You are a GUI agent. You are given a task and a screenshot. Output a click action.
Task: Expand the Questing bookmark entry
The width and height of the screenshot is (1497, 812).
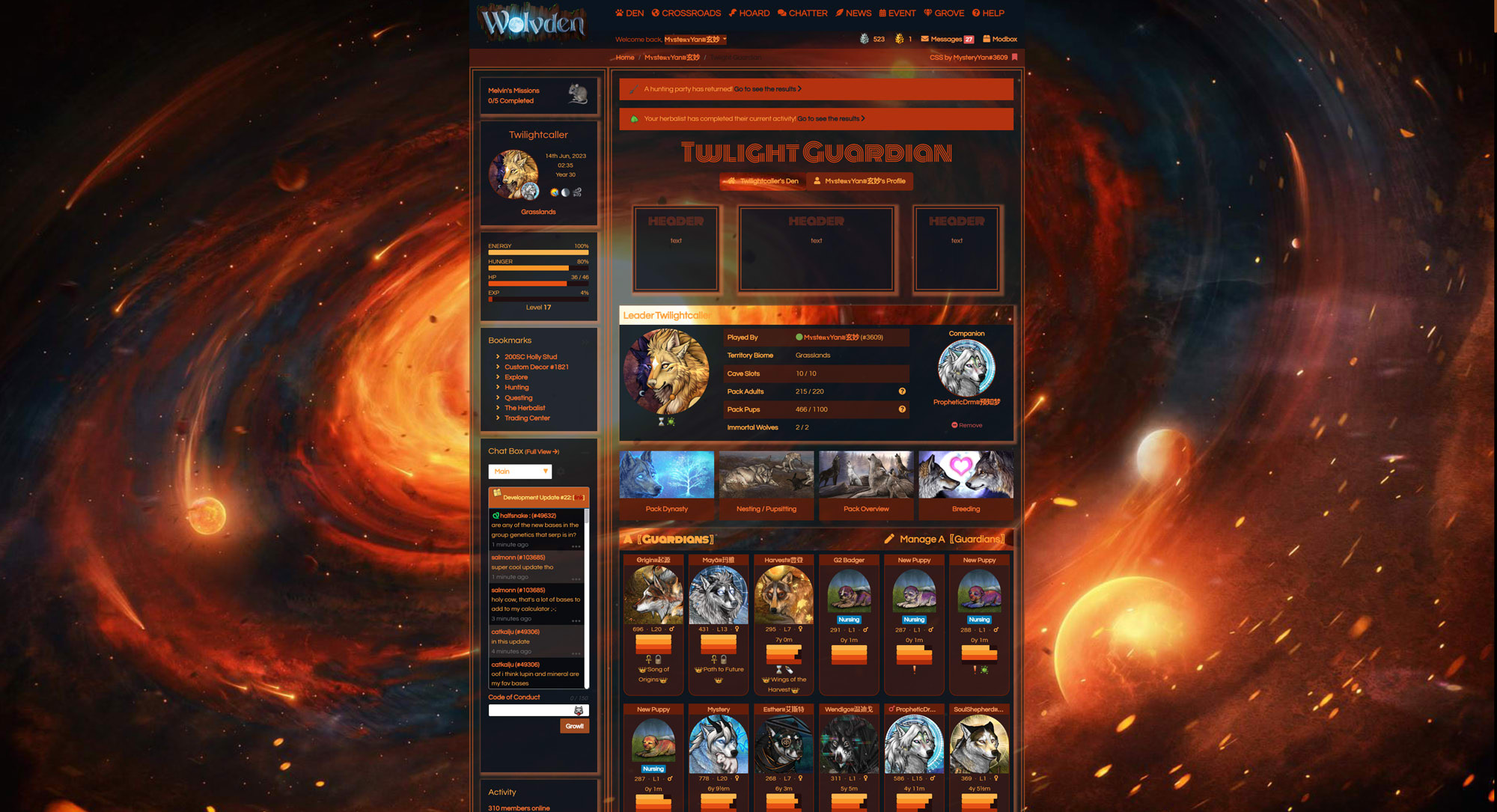coord(517,397)
